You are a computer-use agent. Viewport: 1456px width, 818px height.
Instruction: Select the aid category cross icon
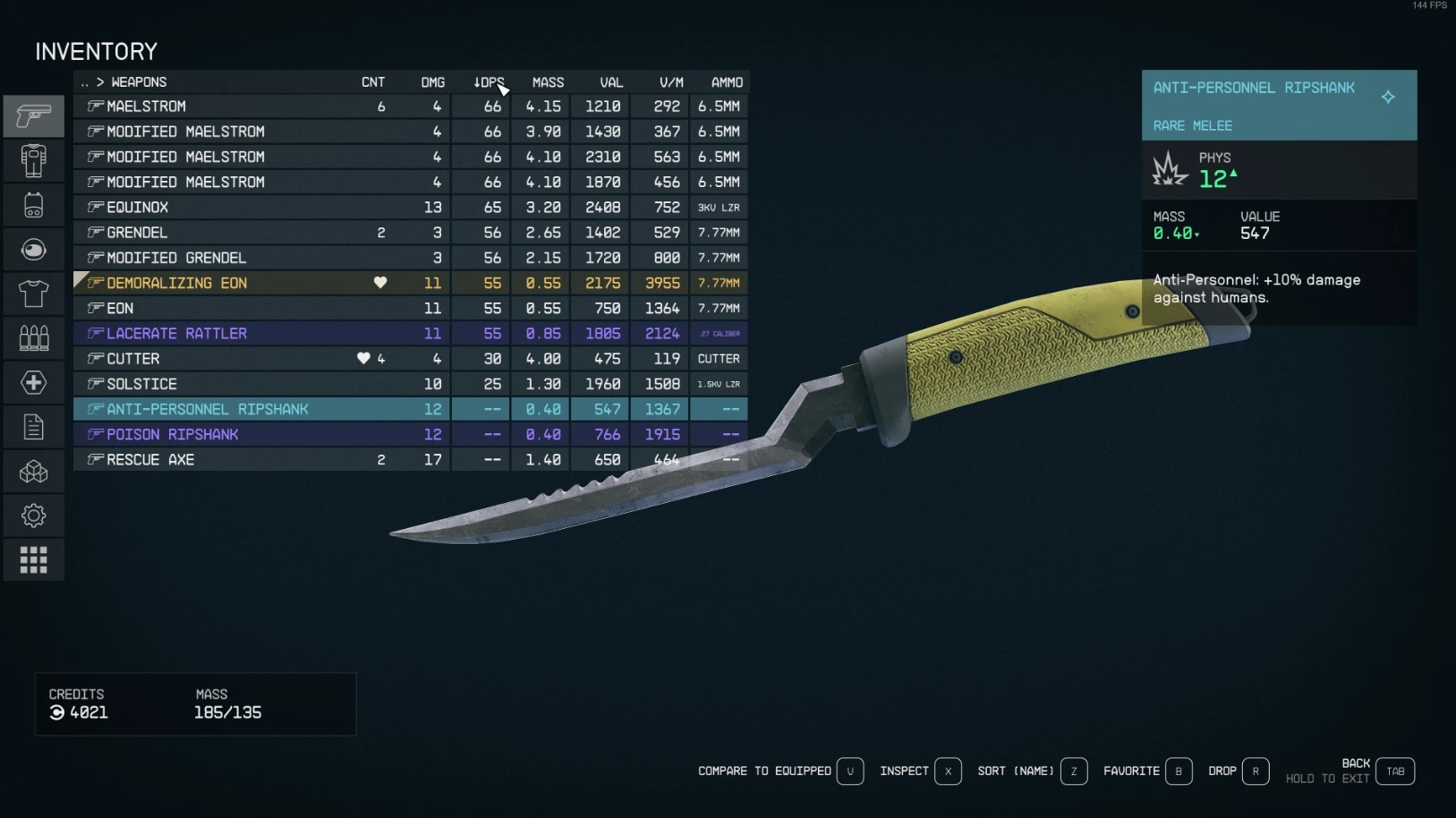pos(33,382)
